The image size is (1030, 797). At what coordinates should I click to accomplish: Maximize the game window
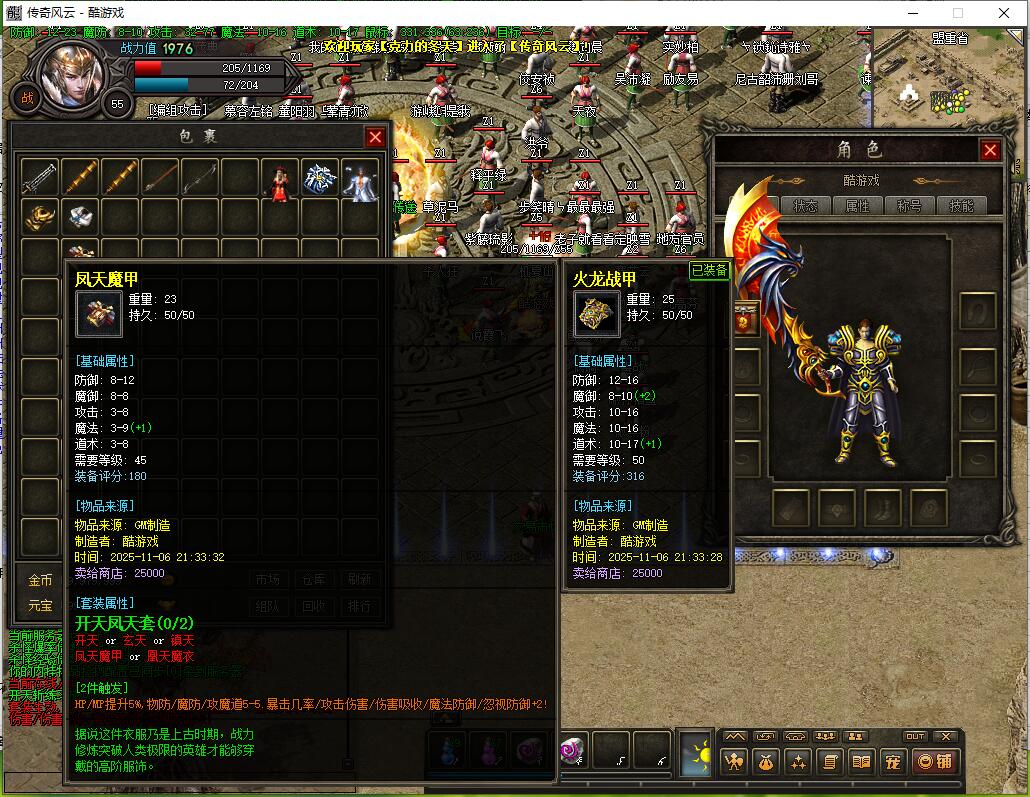click(957, 13)
